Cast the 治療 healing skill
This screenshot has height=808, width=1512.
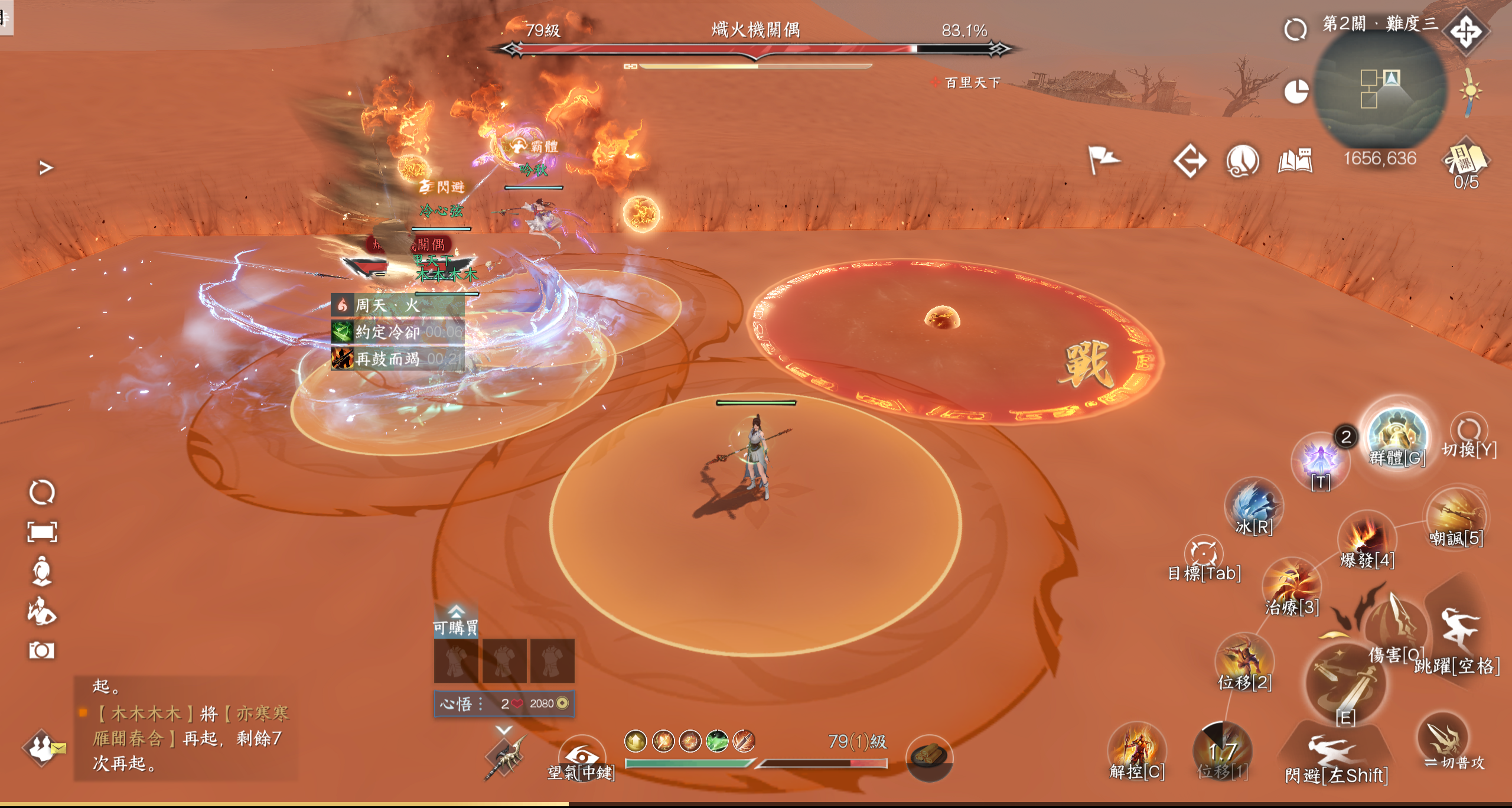(x=1292, y=585)
